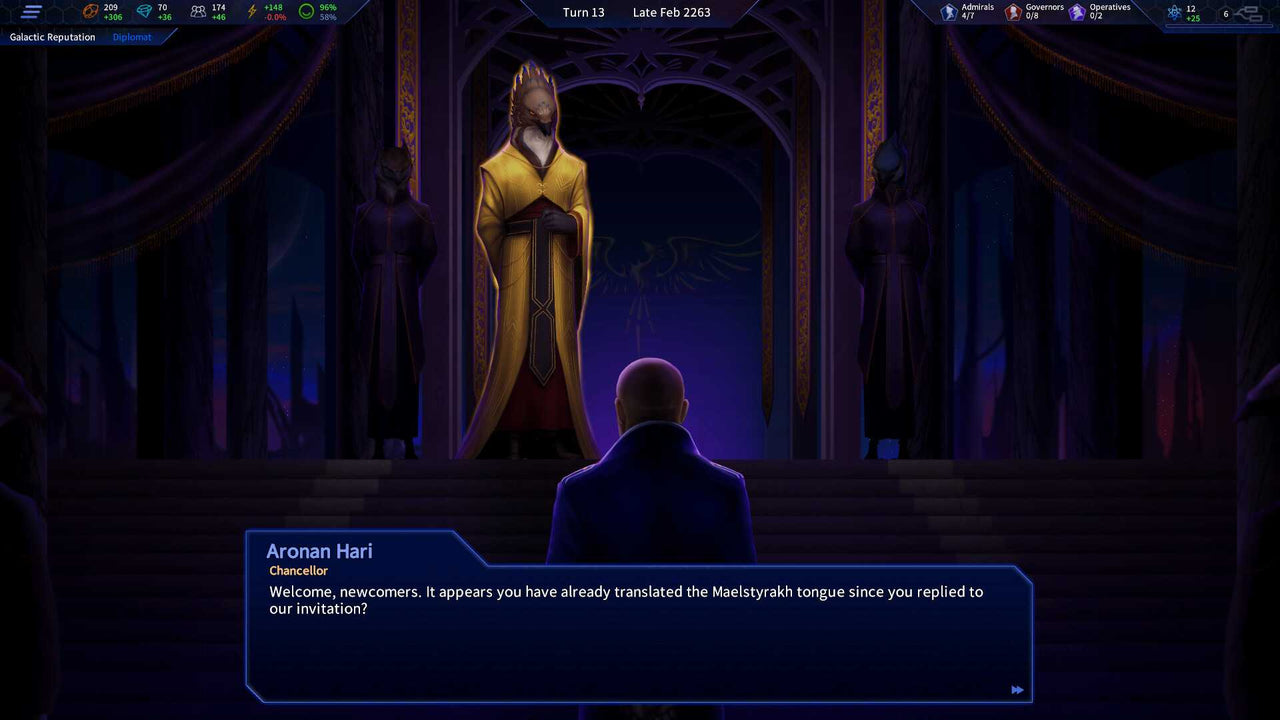Open the tech tree icon at far right
The width and height of the screenshot is (1280, 720).
(1248, 14)
